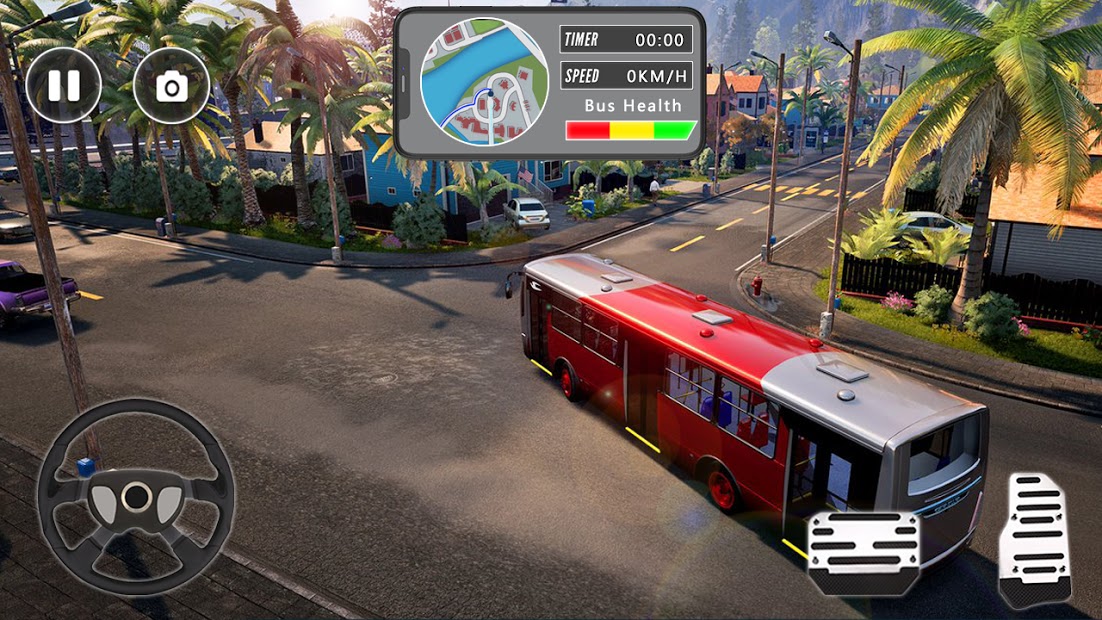1102x620 pixels.
Task: Click the circular minimap
Action: pos(484,83)
